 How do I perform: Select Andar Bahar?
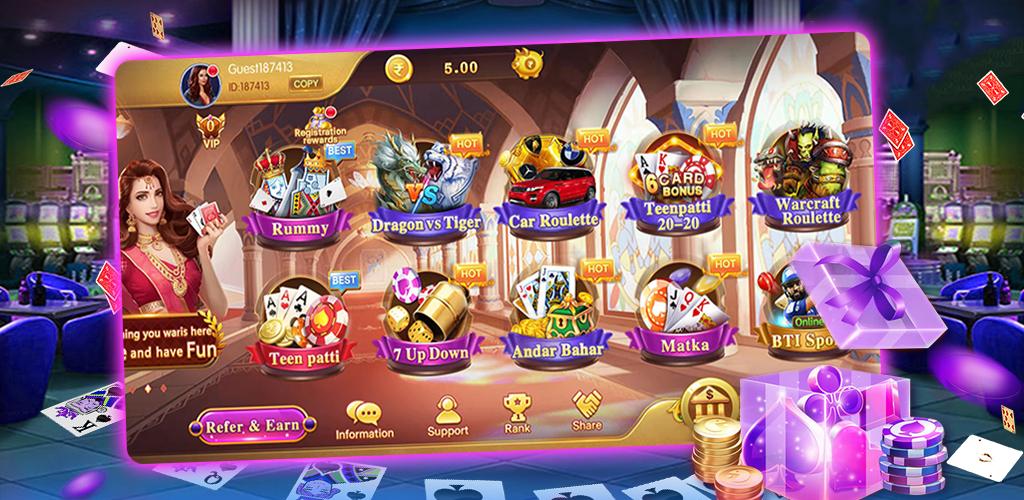pyautogui.click(x=553, y=313)
